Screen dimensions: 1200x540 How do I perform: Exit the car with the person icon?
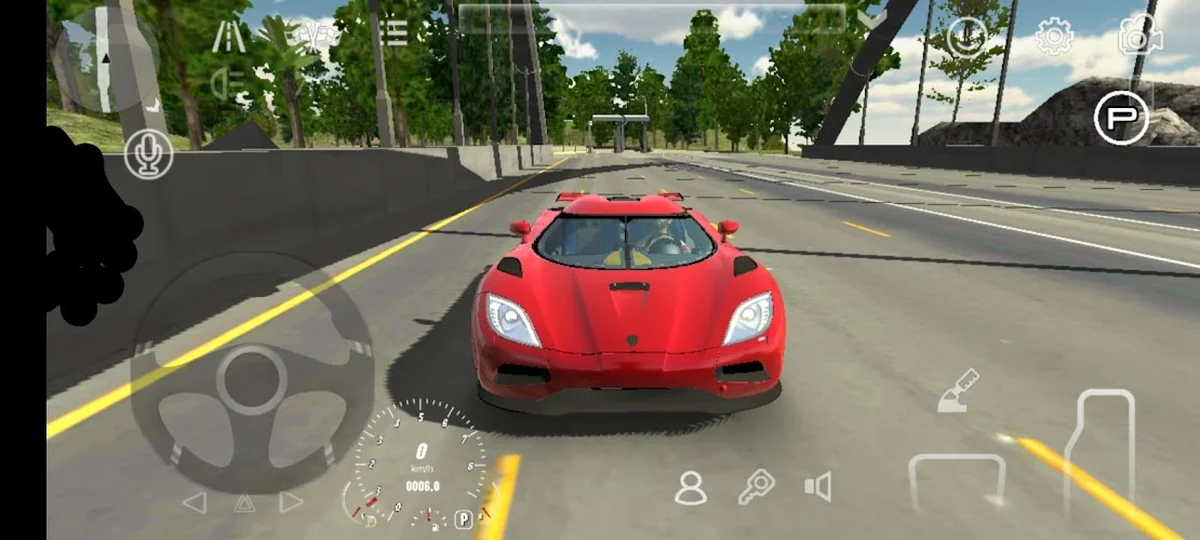690,487
